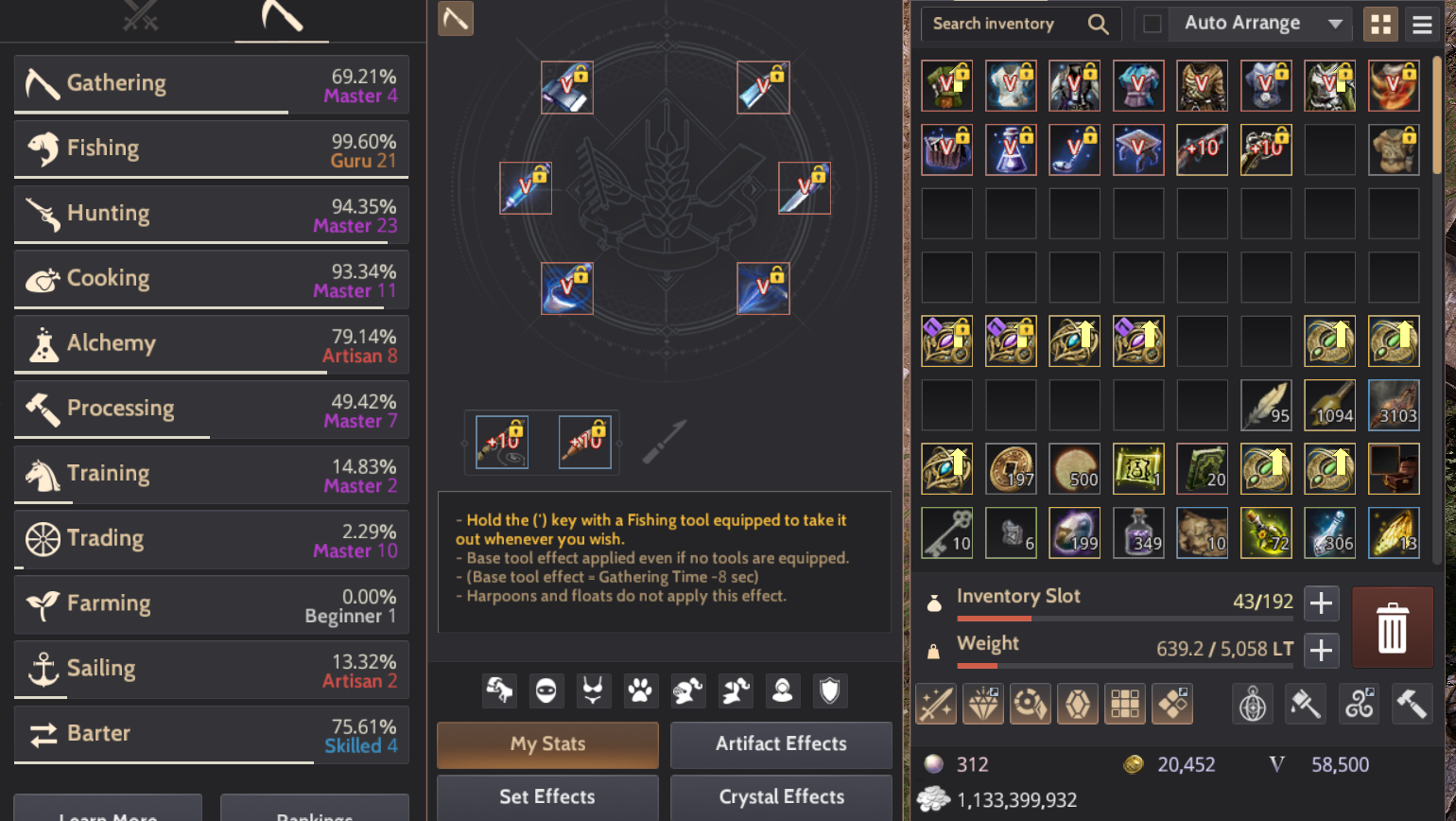Toggle the checkbox beside Auto Arrange
The width and height of the screenshot is (1456, 821).
[1152, 24]
